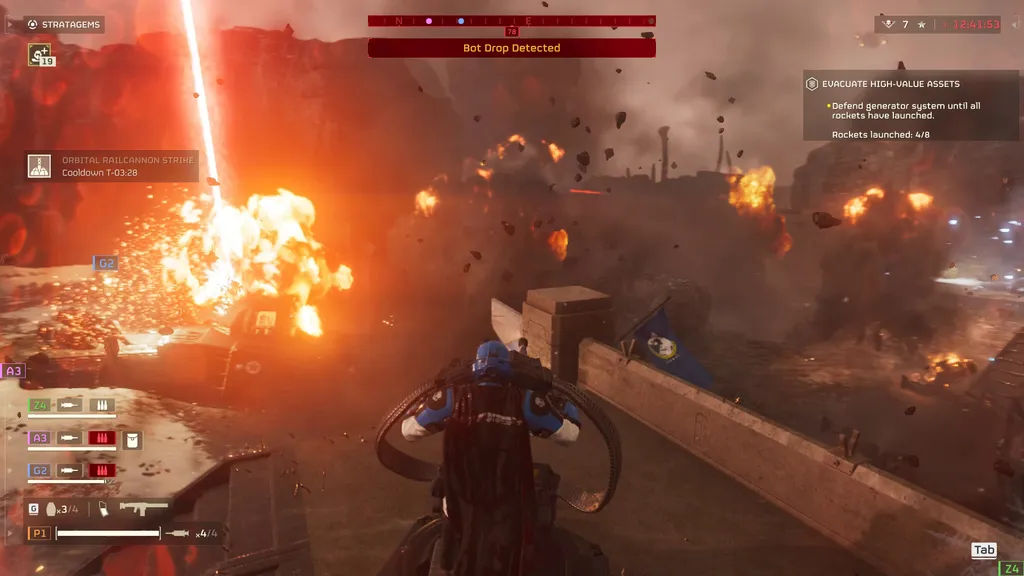Open the Stratagems panel header
This screenshot has height=576, width=1024.
point(64,24)
